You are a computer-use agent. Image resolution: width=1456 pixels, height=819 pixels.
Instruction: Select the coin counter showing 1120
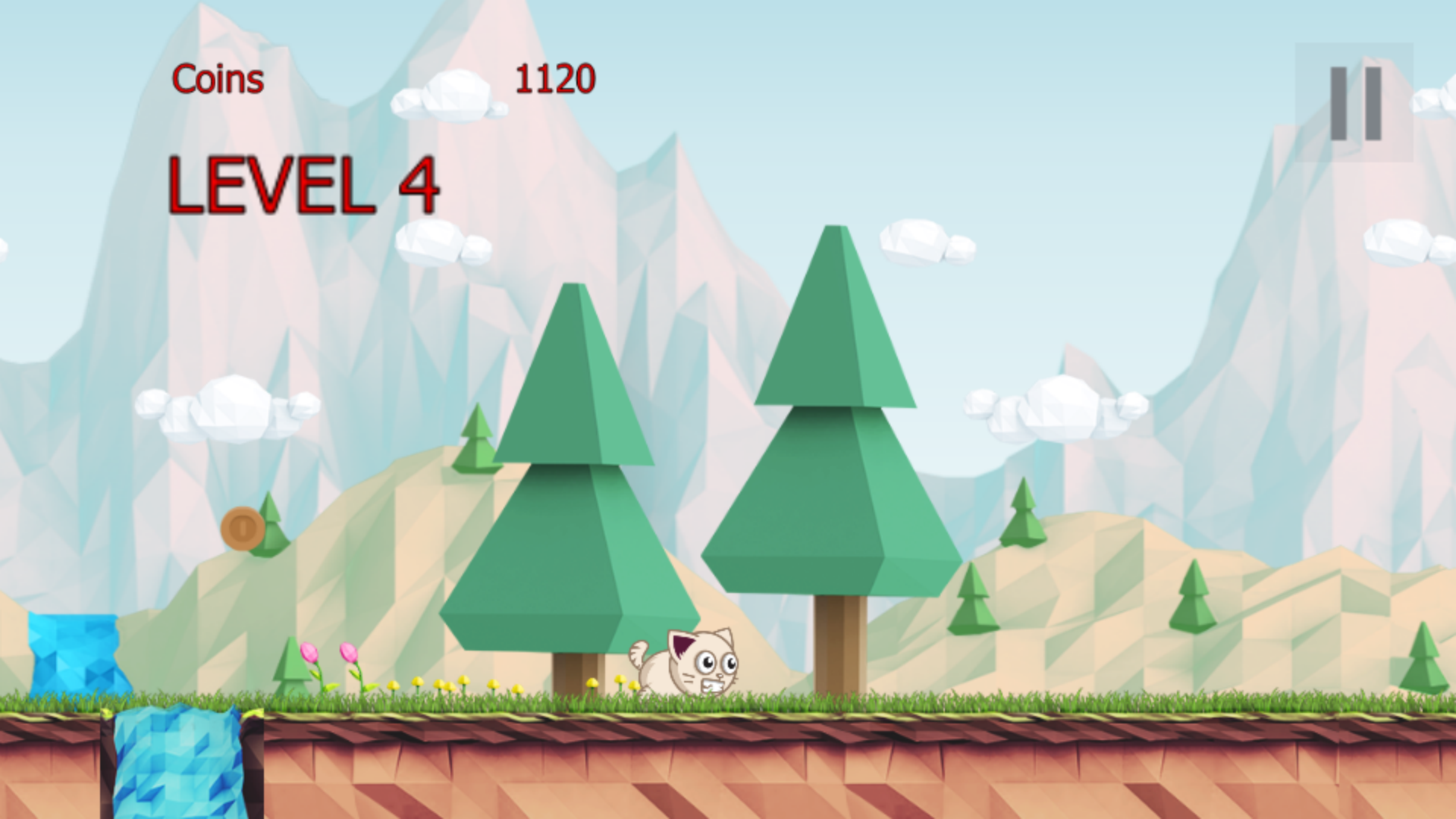click(556, 78)
